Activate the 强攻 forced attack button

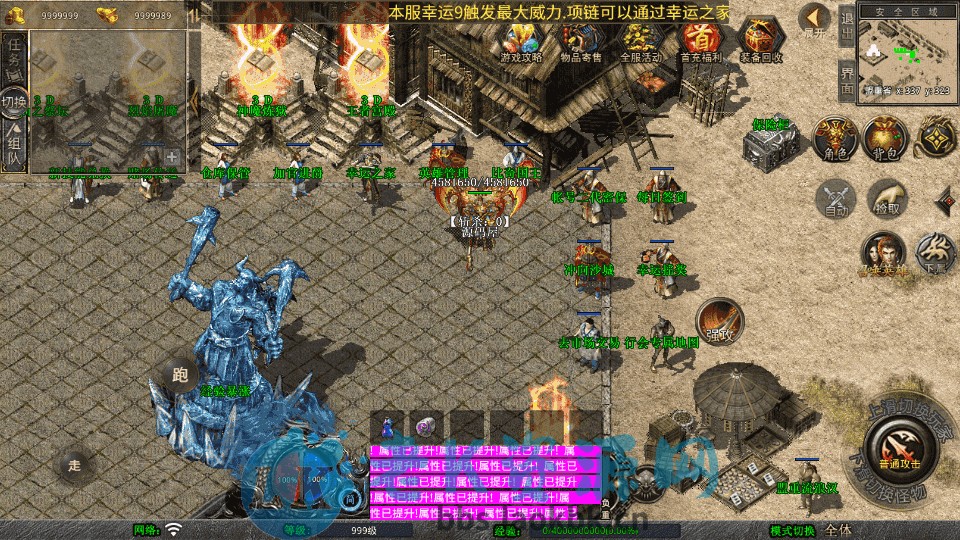click(719, 320)
